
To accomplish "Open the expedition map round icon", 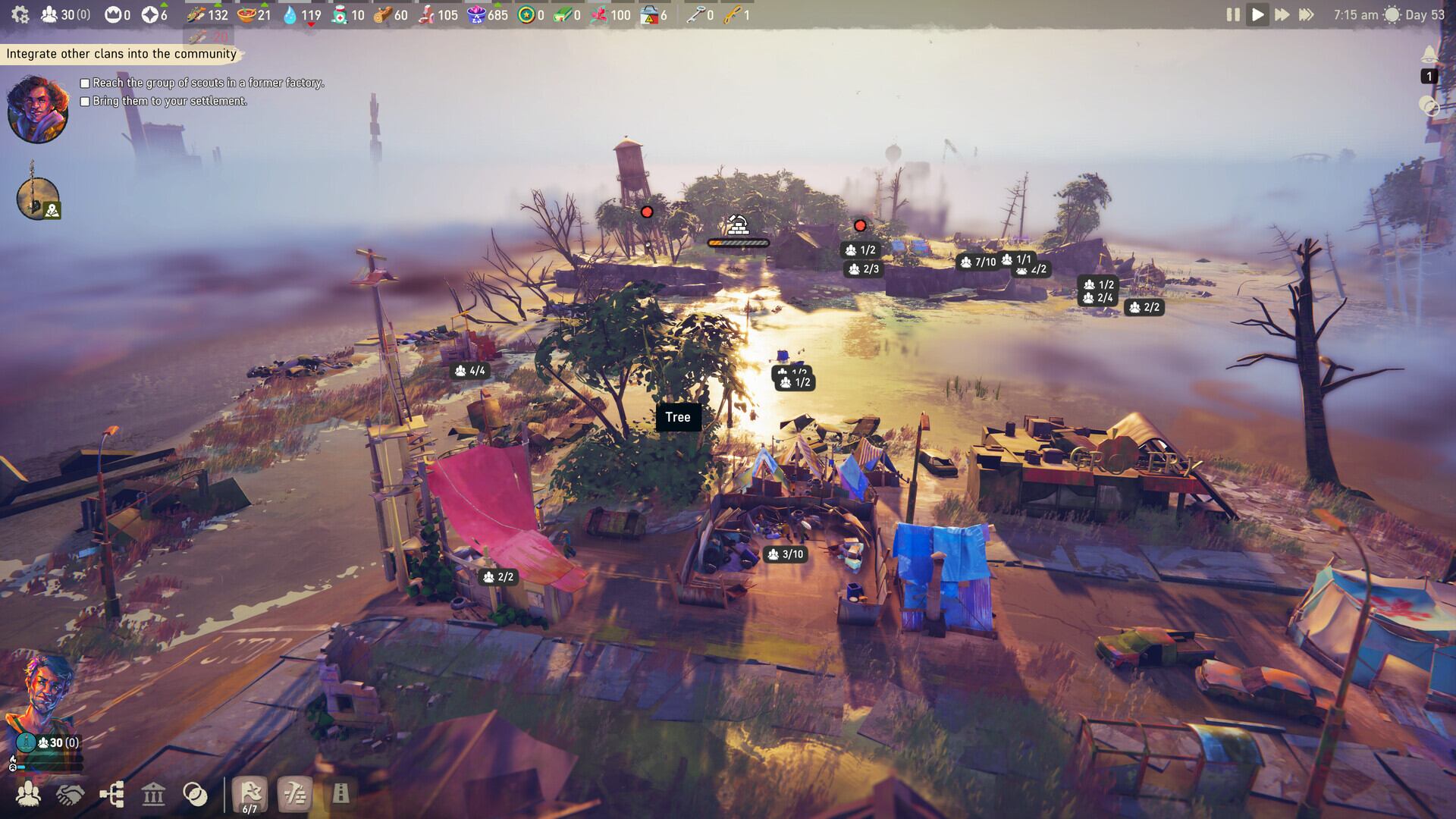I will (x=38, y=199).
